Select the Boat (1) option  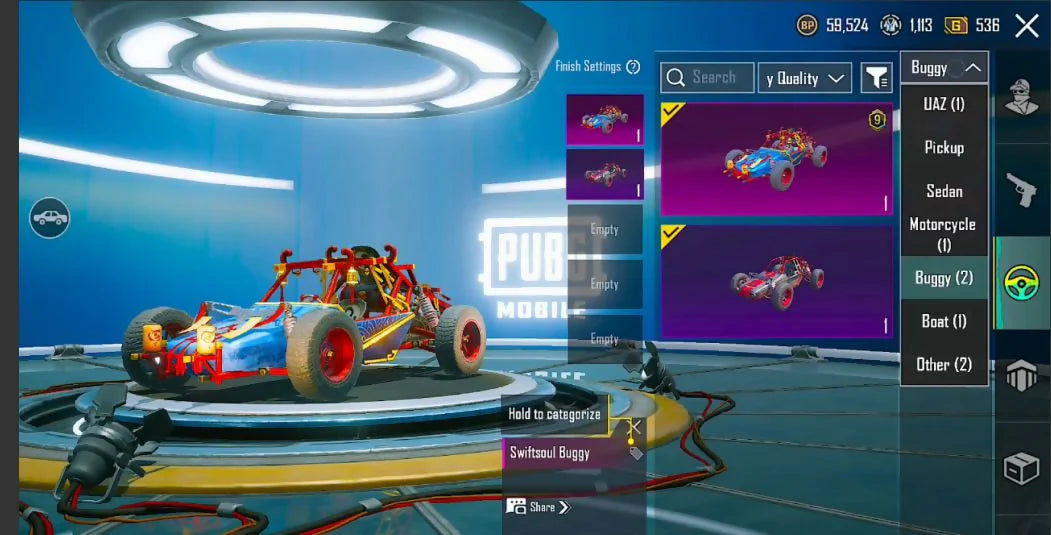[943, 321]
